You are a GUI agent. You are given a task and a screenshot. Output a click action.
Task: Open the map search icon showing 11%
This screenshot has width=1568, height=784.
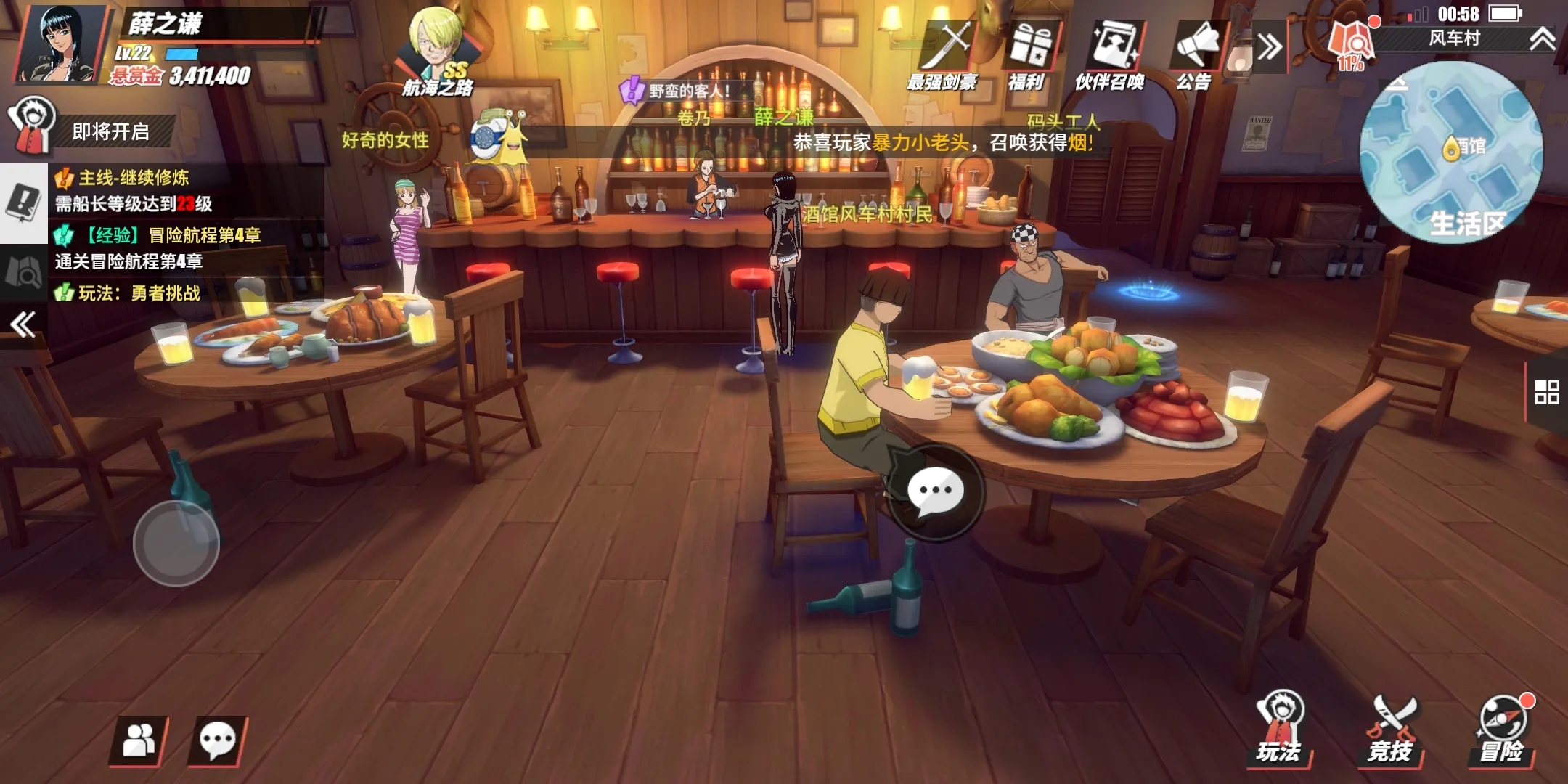(x=1351, y=42)
